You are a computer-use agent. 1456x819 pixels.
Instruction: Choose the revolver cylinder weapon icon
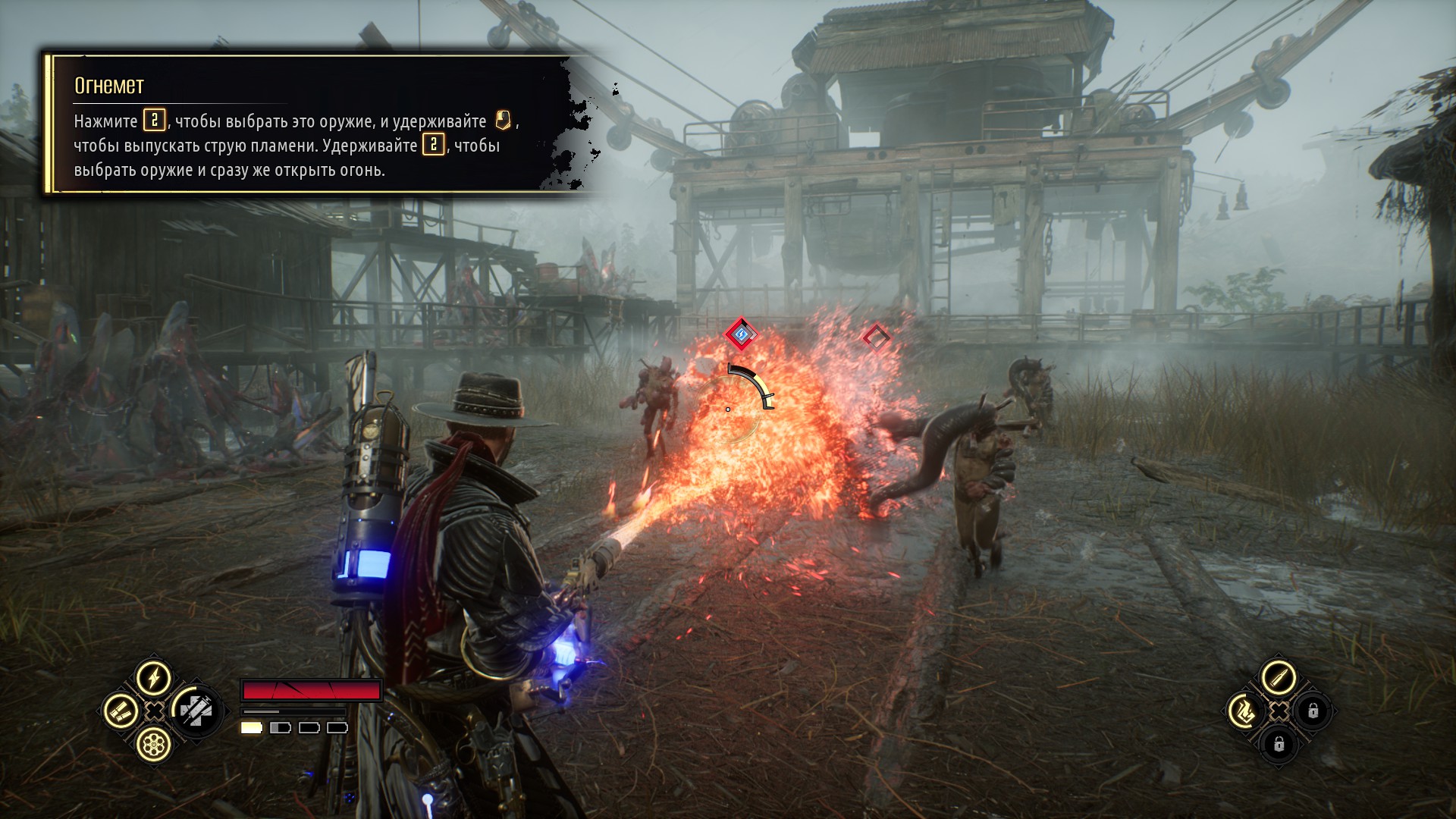[154, 745]
